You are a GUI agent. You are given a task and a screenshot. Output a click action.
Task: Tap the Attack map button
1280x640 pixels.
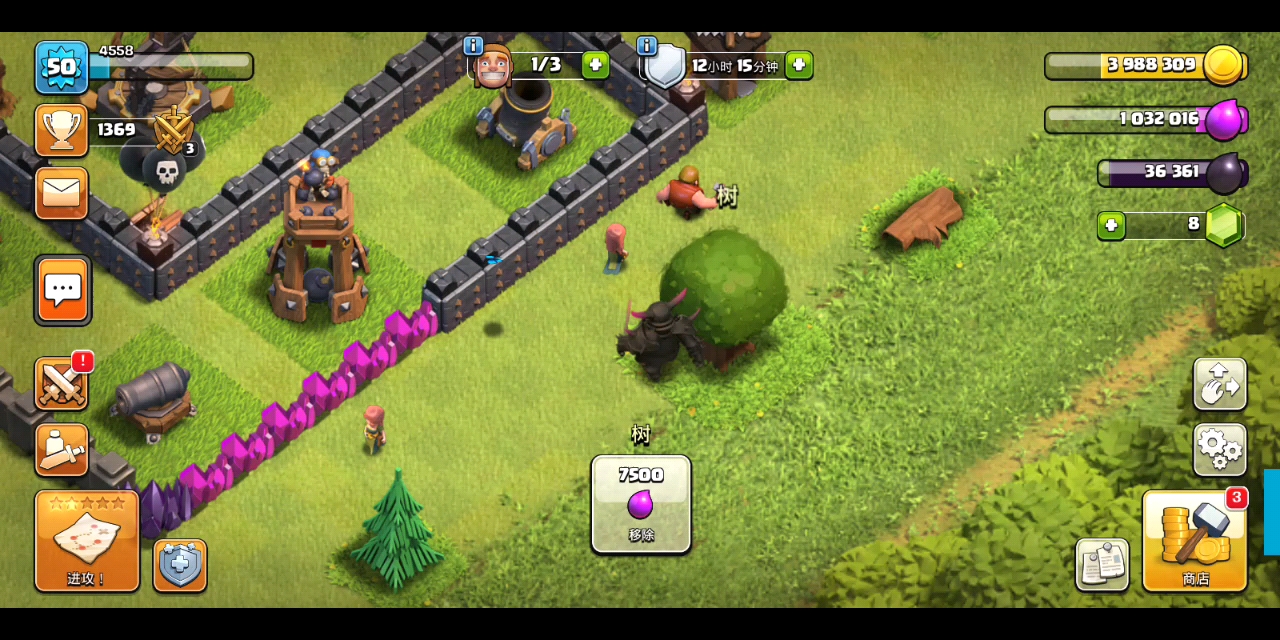[x=87, y=540]
